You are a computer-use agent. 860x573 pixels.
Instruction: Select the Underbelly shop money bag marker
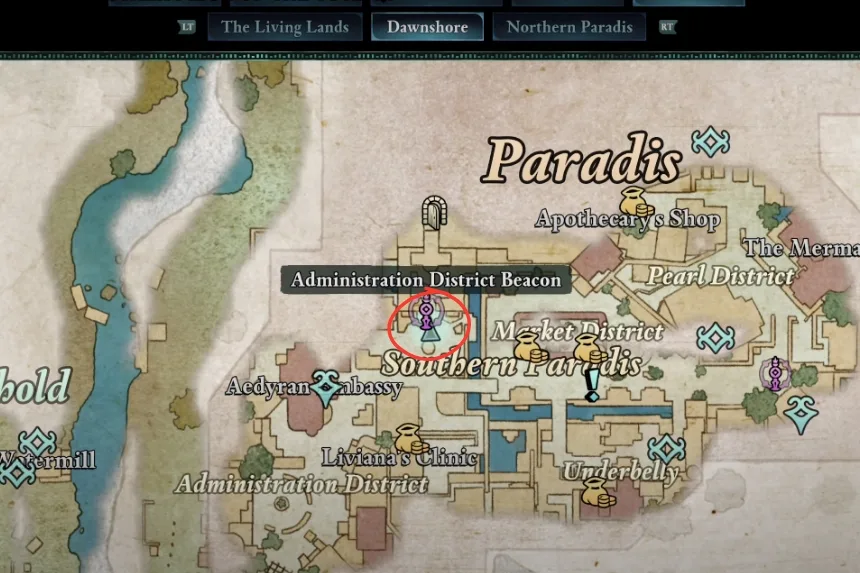click(595, 491)
